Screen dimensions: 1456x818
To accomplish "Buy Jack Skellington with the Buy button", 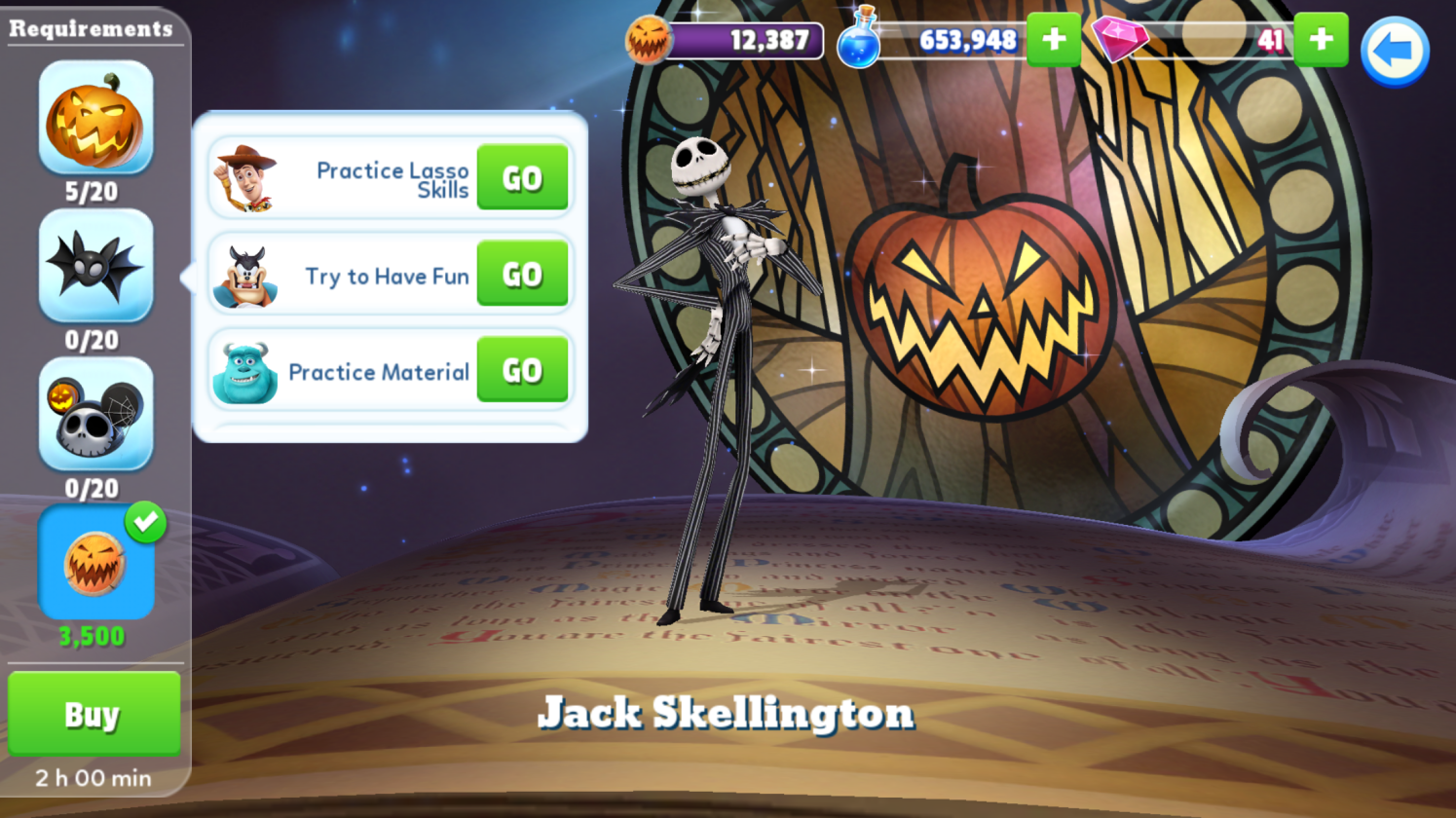I will click(93, 714).
